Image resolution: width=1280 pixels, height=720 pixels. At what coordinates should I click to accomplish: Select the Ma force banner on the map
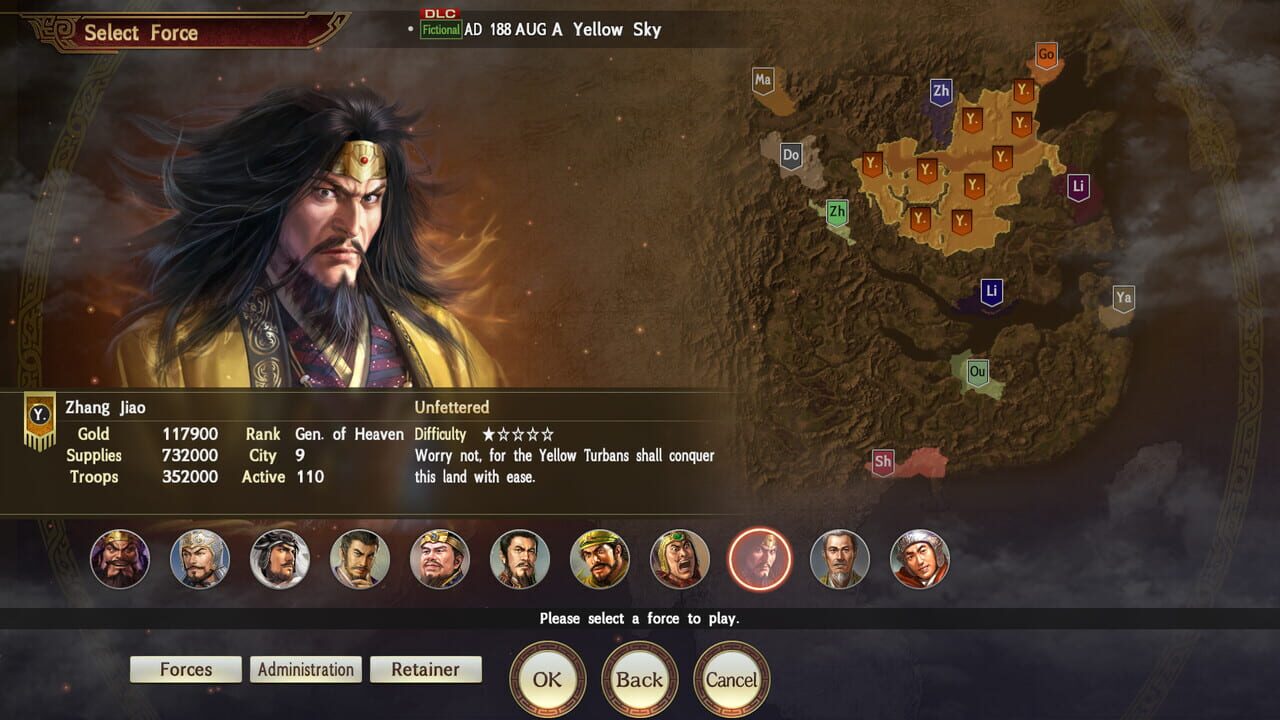coord(765,78)
